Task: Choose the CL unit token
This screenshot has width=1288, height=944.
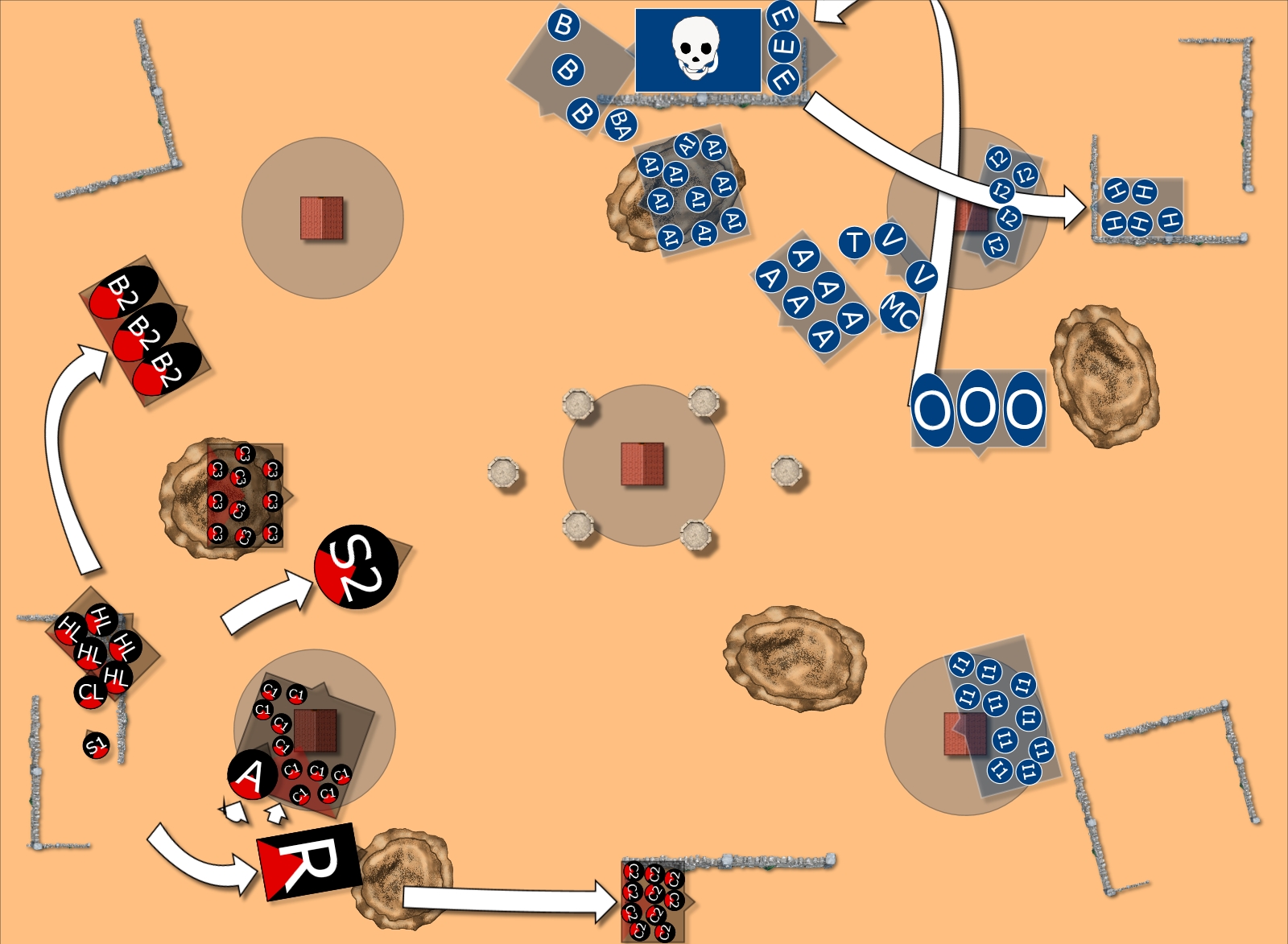Action: point(90,692)
